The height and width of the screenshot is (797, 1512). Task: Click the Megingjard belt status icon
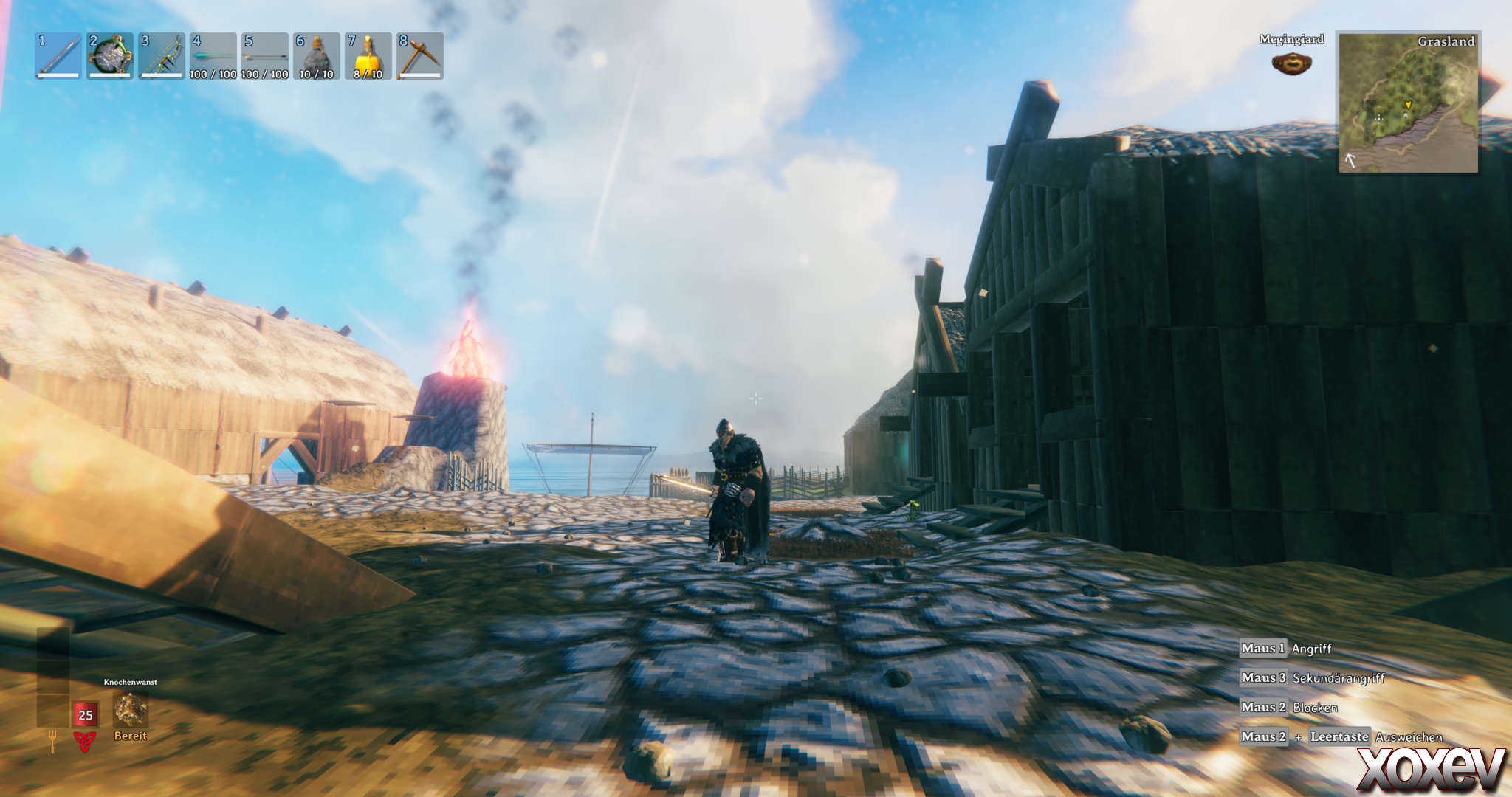click(1291, 63)
